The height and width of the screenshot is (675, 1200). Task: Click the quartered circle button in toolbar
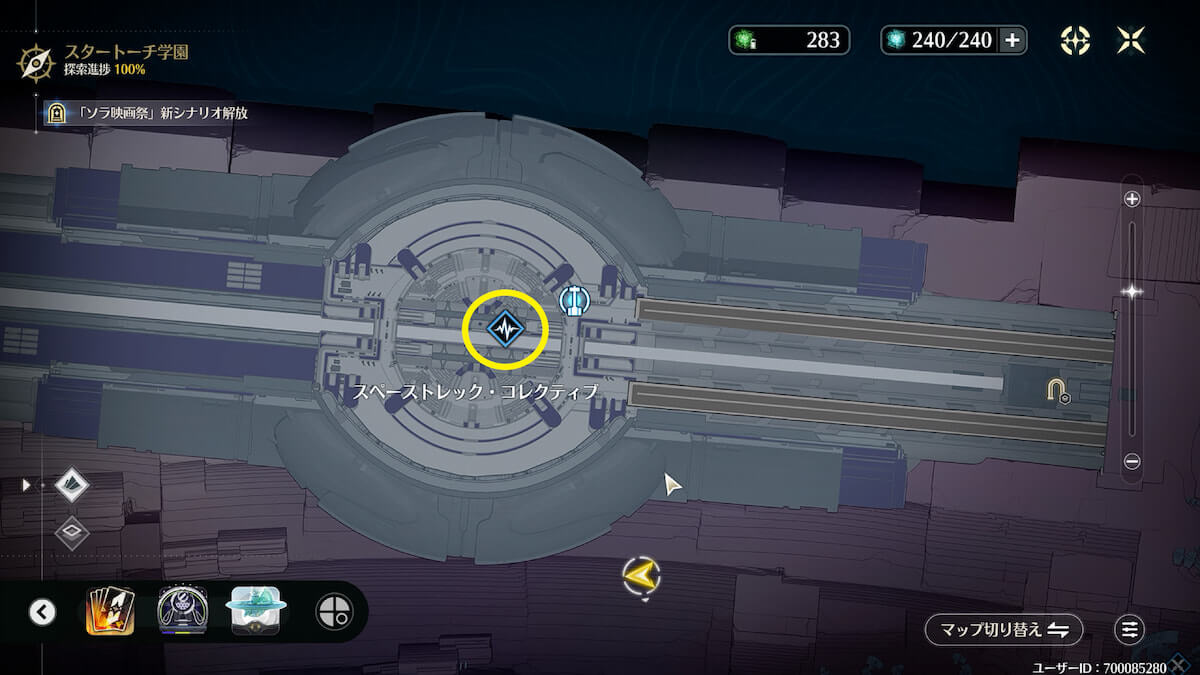tap(334, 611)
